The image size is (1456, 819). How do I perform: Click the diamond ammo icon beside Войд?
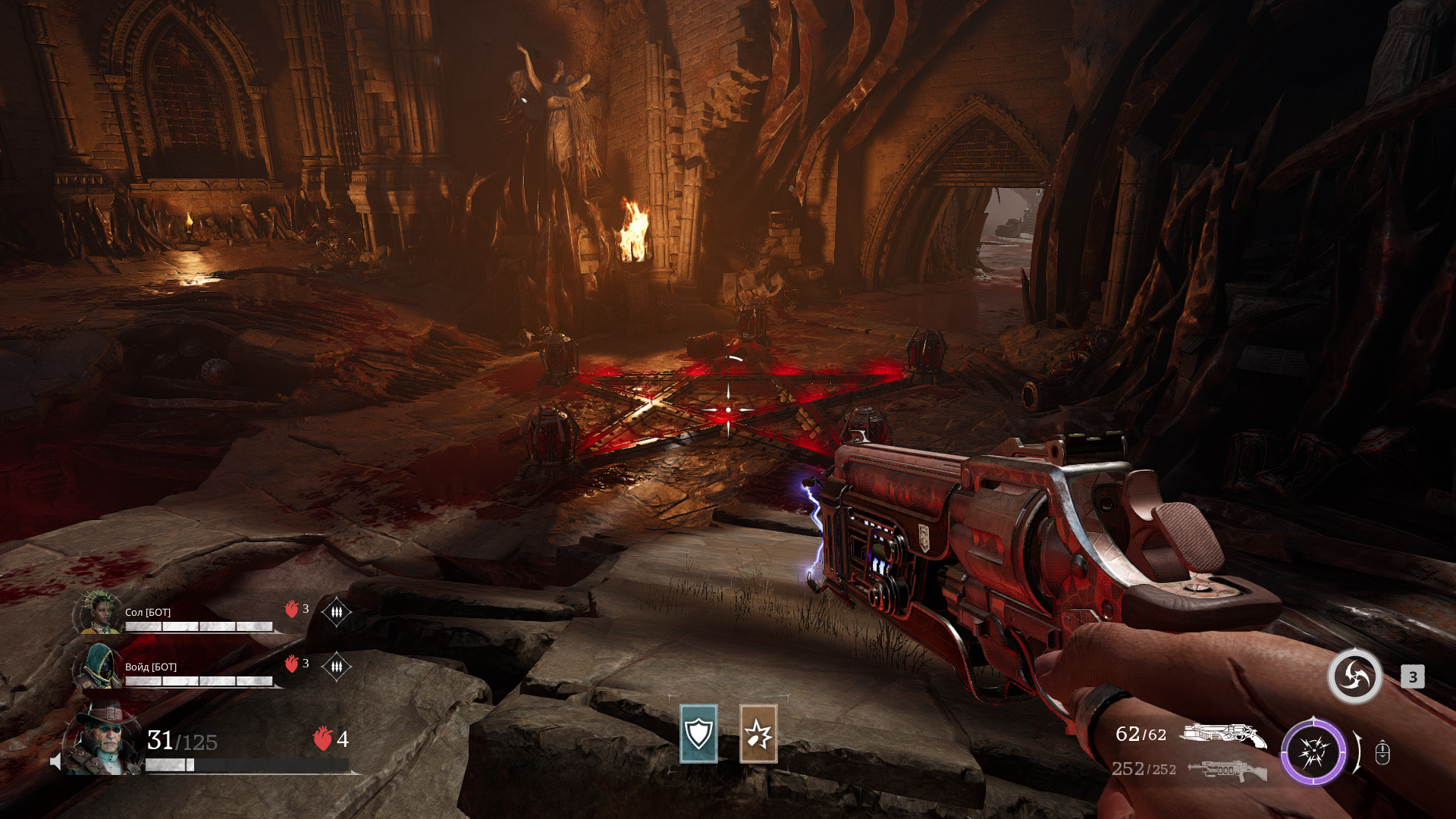point(336,666)
